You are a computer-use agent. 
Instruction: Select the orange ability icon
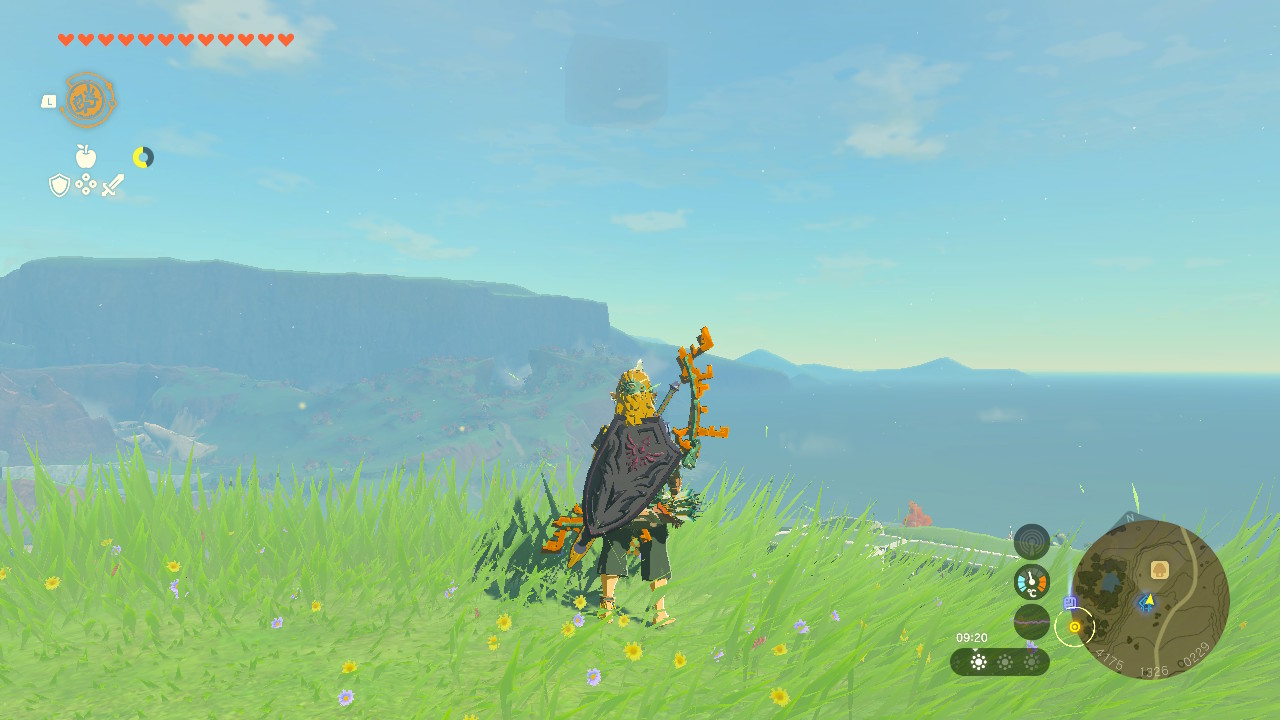pyautogui.click(x=88, y=100)
